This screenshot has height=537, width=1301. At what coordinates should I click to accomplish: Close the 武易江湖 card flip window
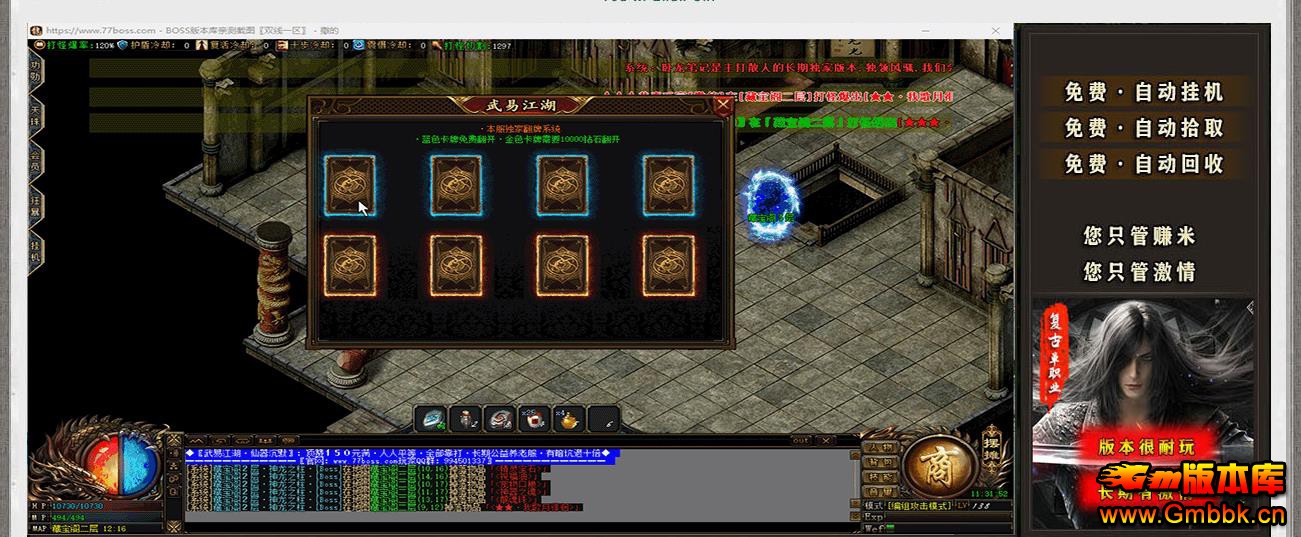[723, 105]
